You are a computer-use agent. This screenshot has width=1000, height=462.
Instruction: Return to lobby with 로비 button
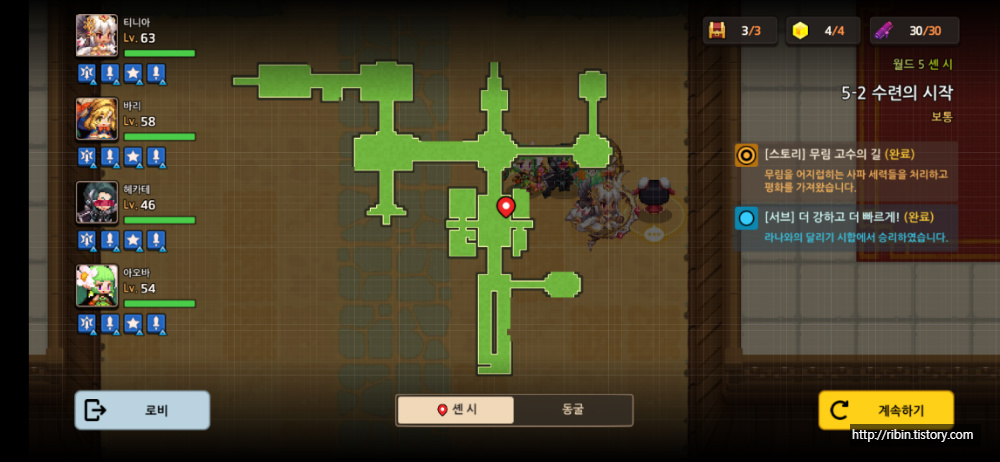point(142,410)
